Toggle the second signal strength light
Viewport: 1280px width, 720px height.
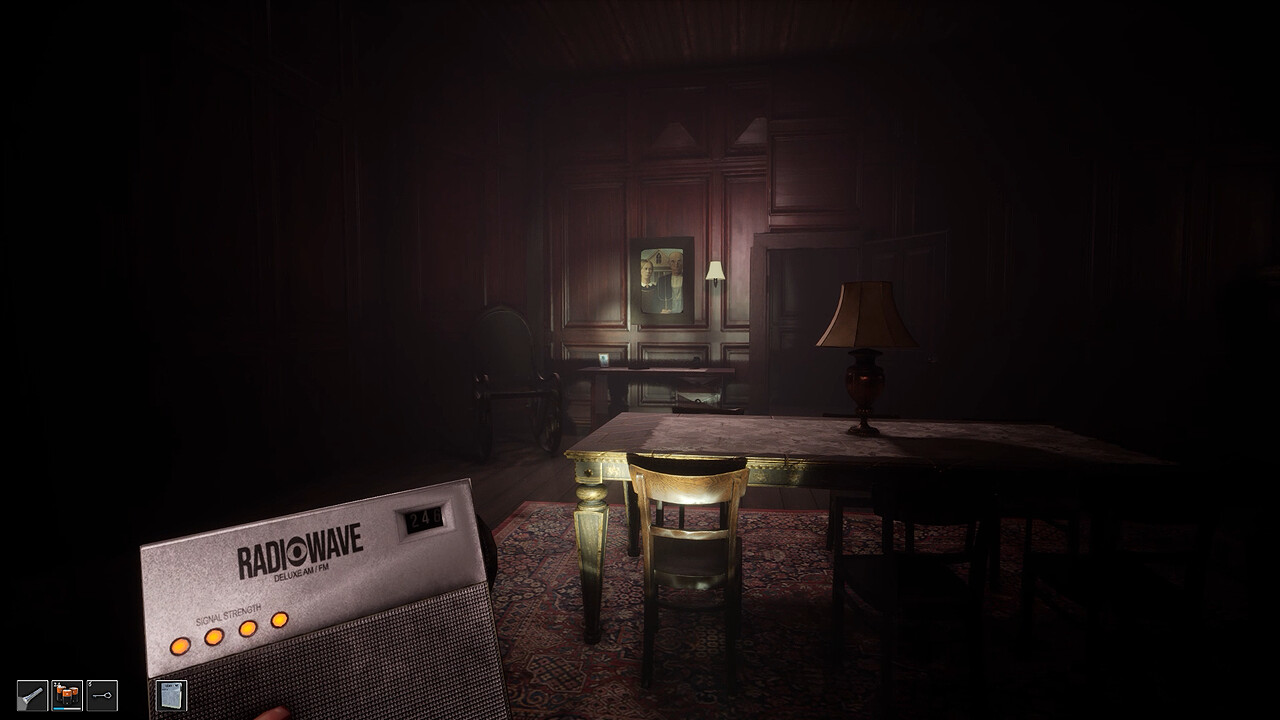(212, 638)
